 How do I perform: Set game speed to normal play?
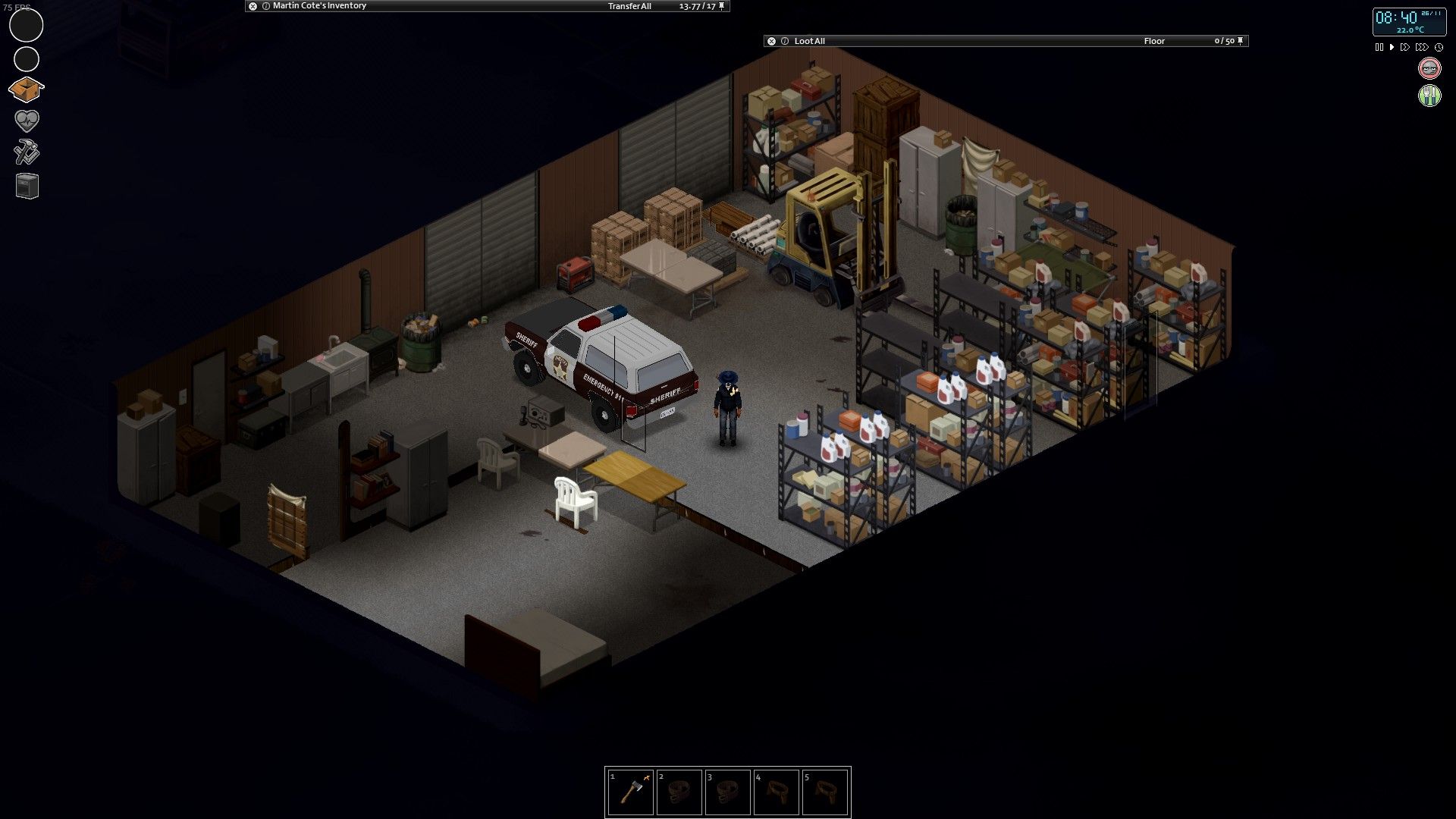[1392, 47]
